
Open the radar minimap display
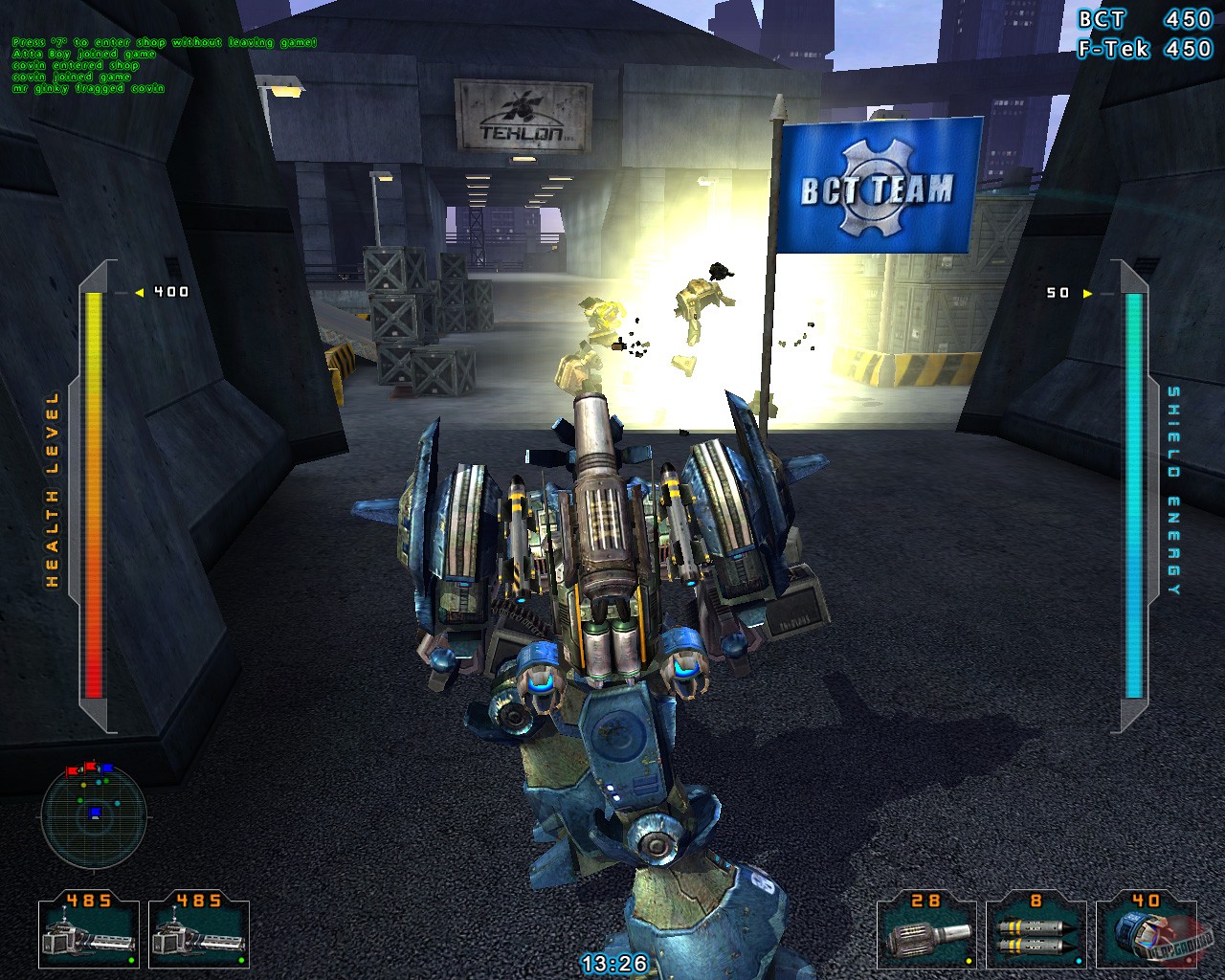point(96,818)
